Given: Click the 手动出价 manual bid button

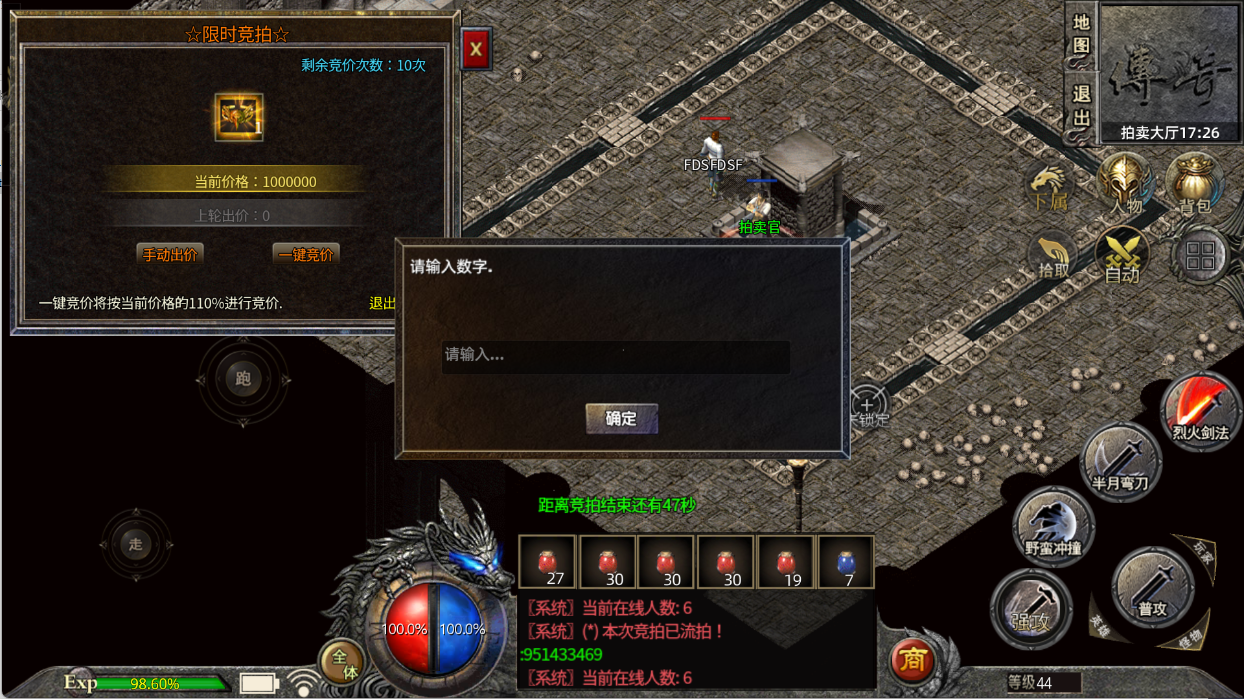Looking at the screenshot, I should click(170, 254).
